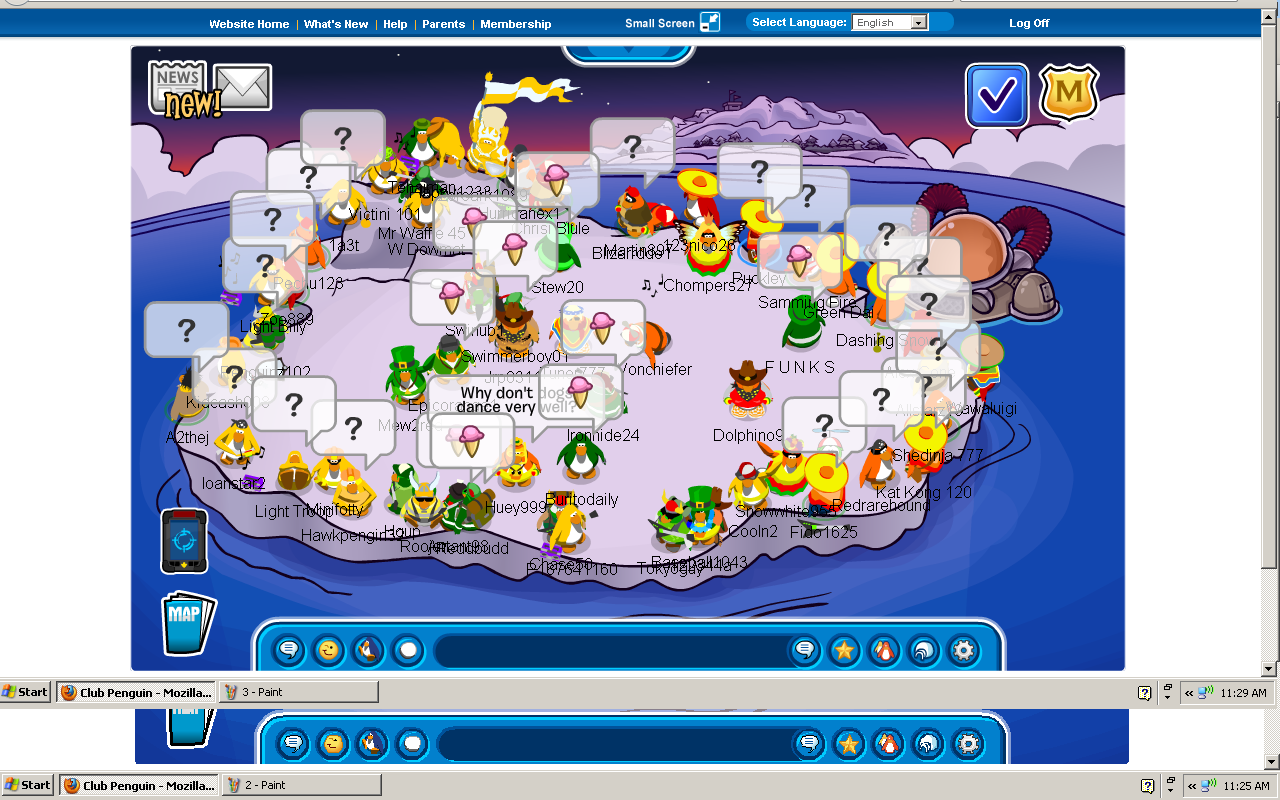Open the What's New page link
Screen dimensions: 1280x800
336,24
